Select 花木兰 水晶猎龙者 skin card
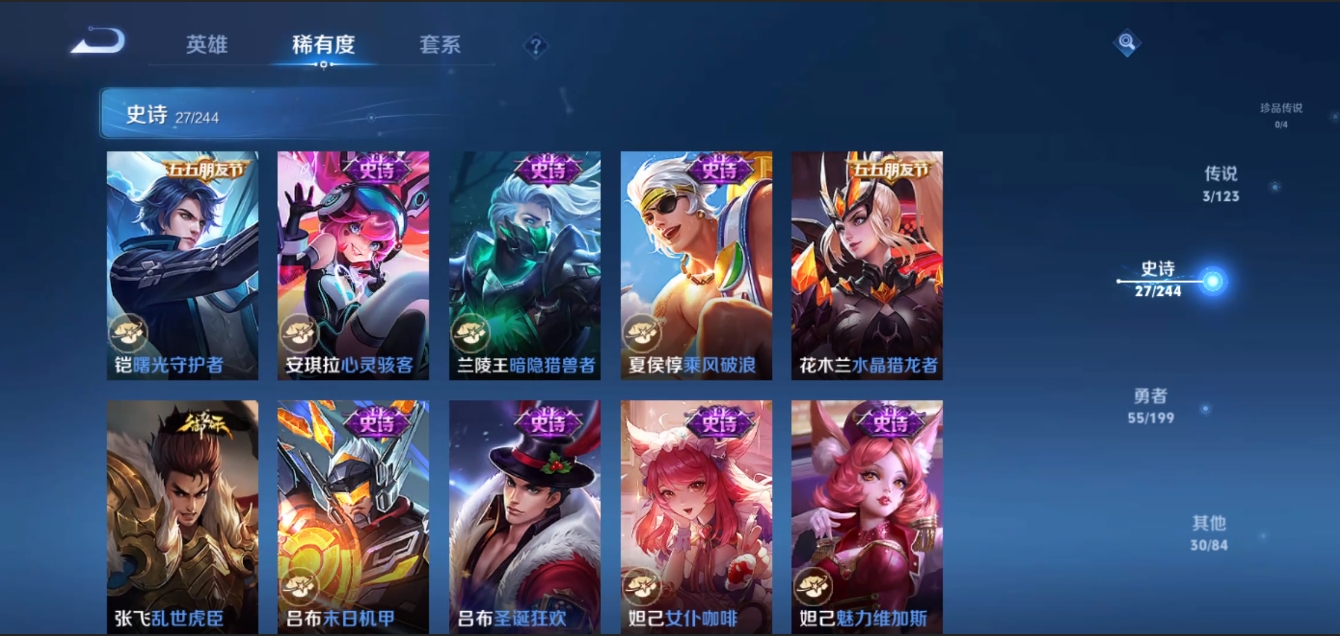The image size is (1340, 636). pyautogui.click(x=867, y=265)
